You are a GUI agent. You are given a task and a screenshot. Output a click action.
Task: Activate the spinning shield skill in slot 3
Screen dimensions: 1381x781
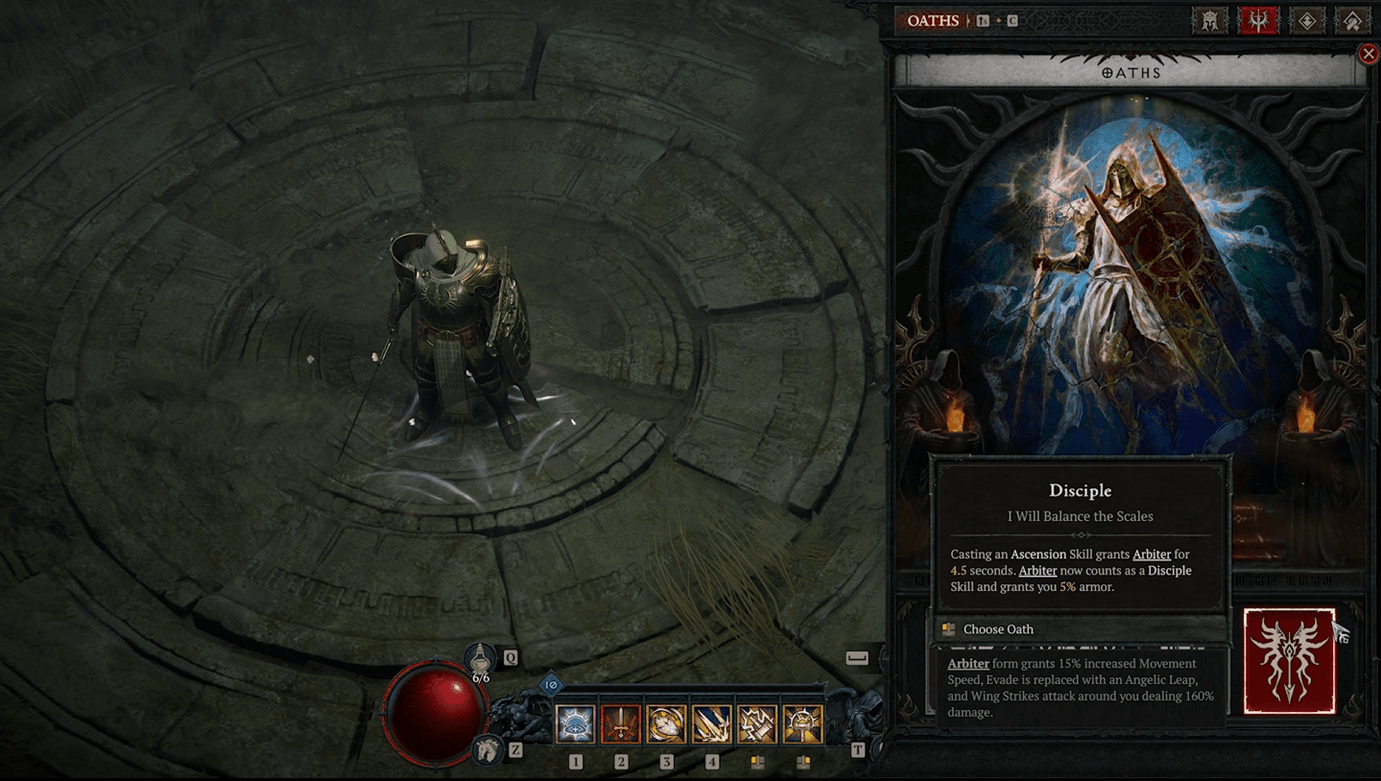pos(666,725)
